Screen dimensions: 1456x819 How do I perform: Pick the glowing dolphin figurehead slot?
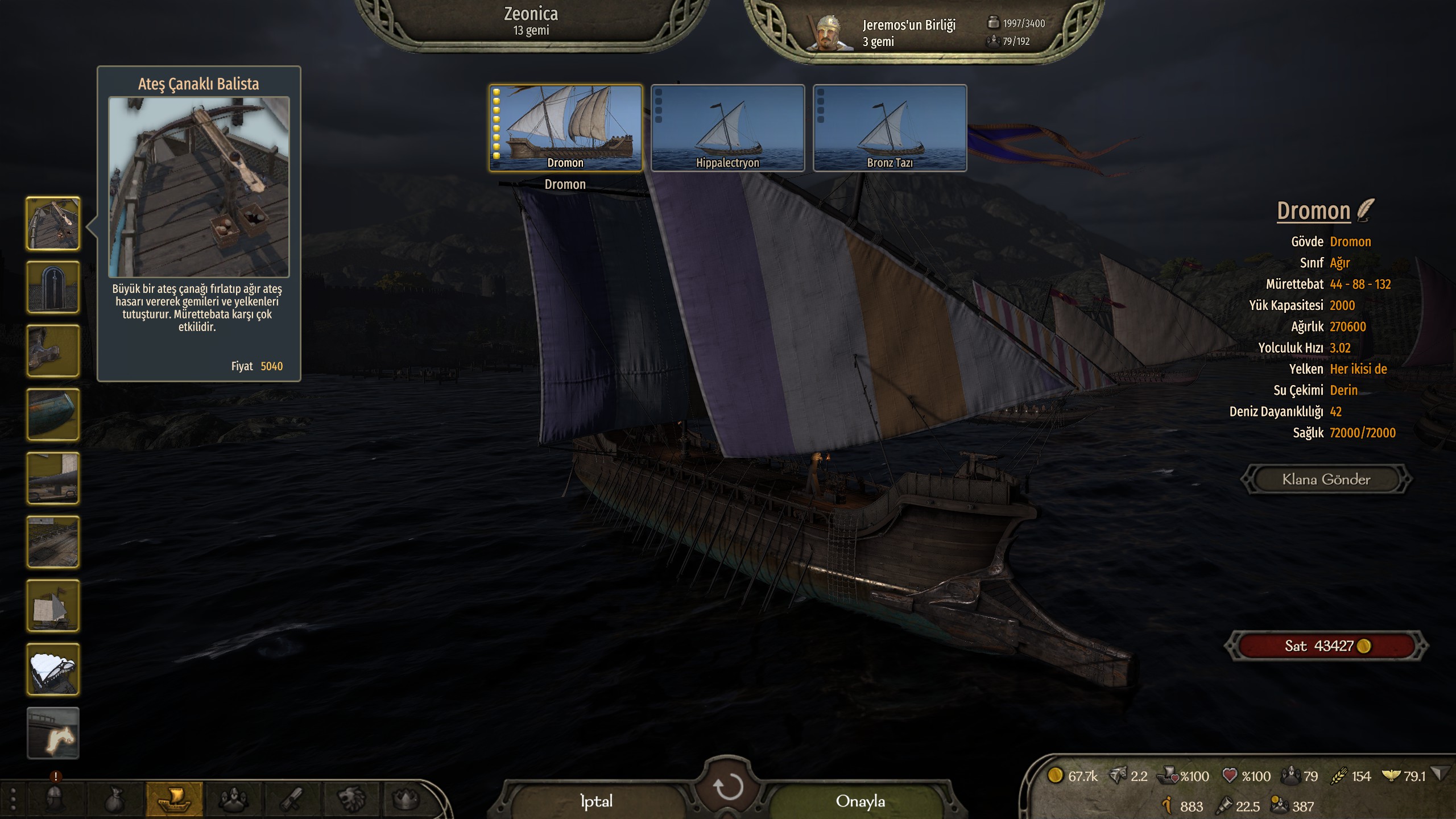[x=53, y=733]
